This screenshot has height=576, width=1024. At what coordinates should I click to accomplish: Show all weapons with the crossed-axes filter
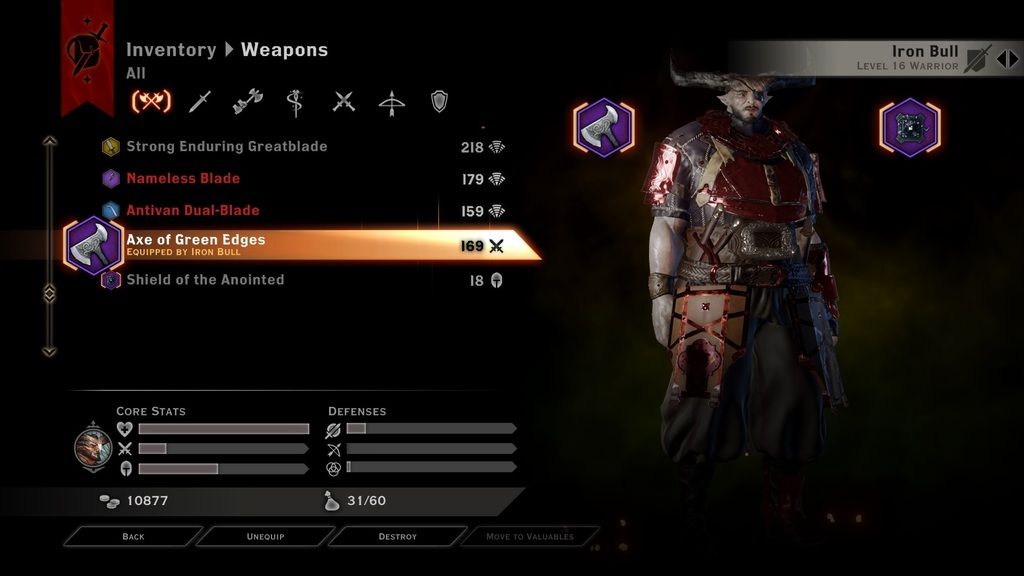point(151,101)
